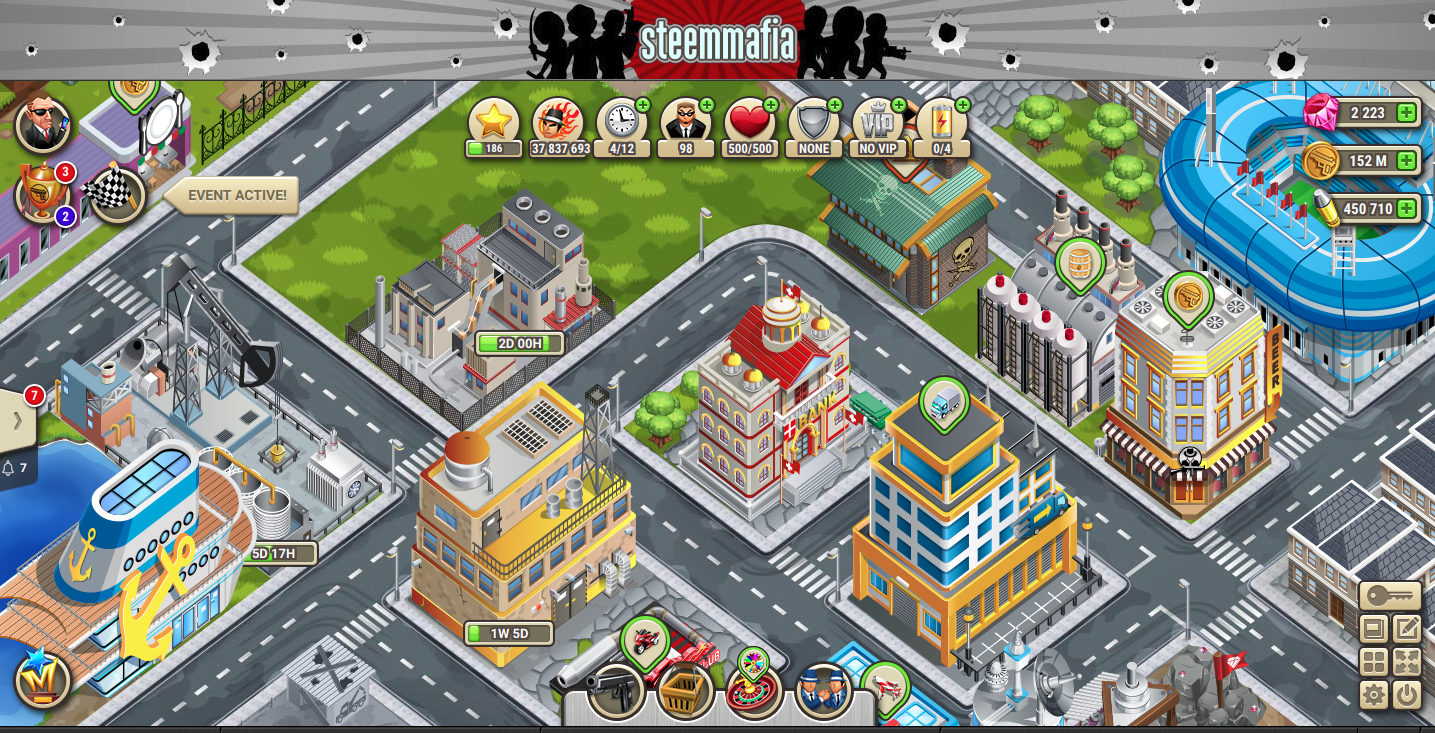This screenshot has width=1435, height=733.
Task: Open the VIP status icon
Action: [878, 122]
